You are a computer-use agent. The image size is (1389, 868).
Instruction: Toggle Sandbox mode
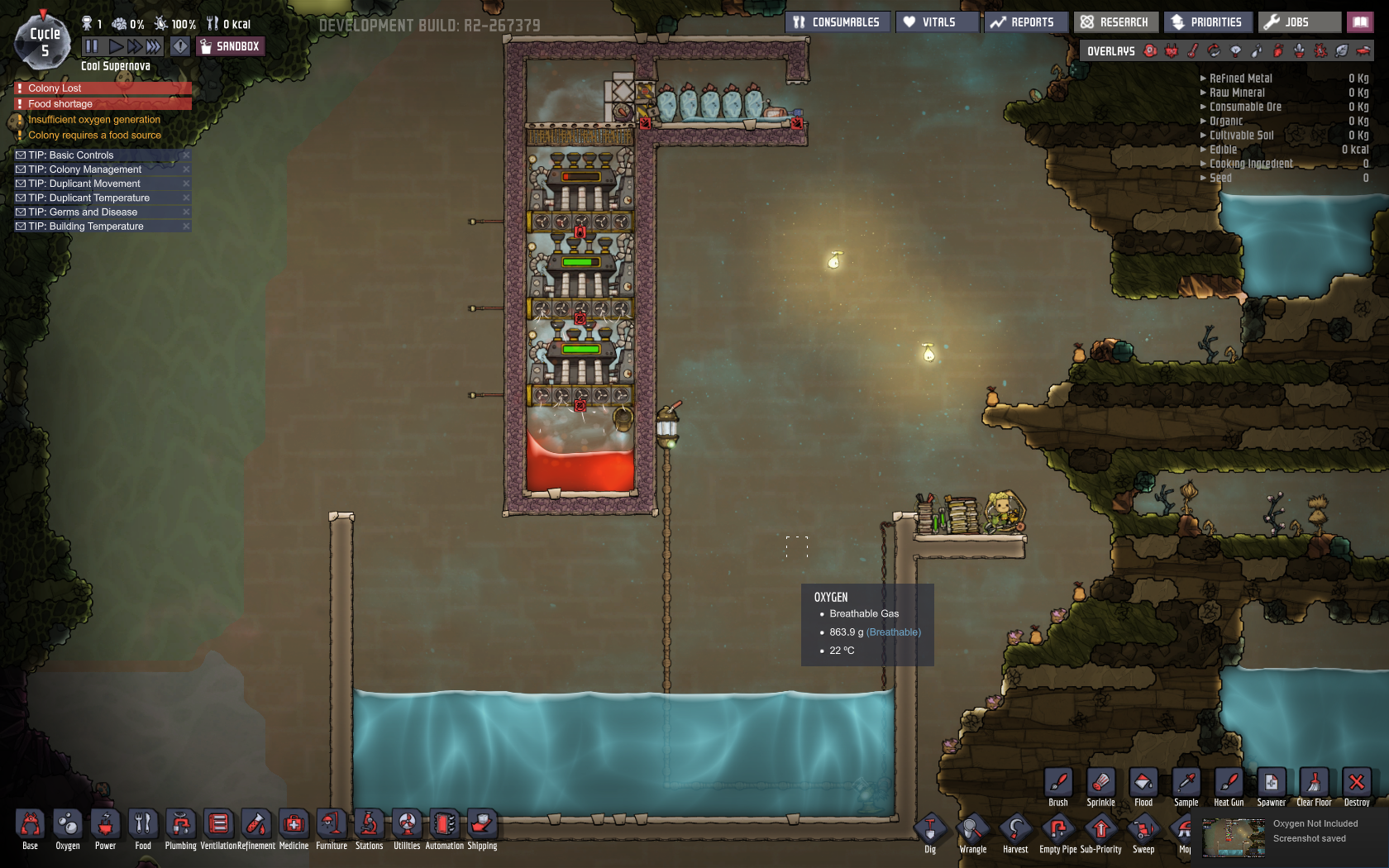coord(230,46)
